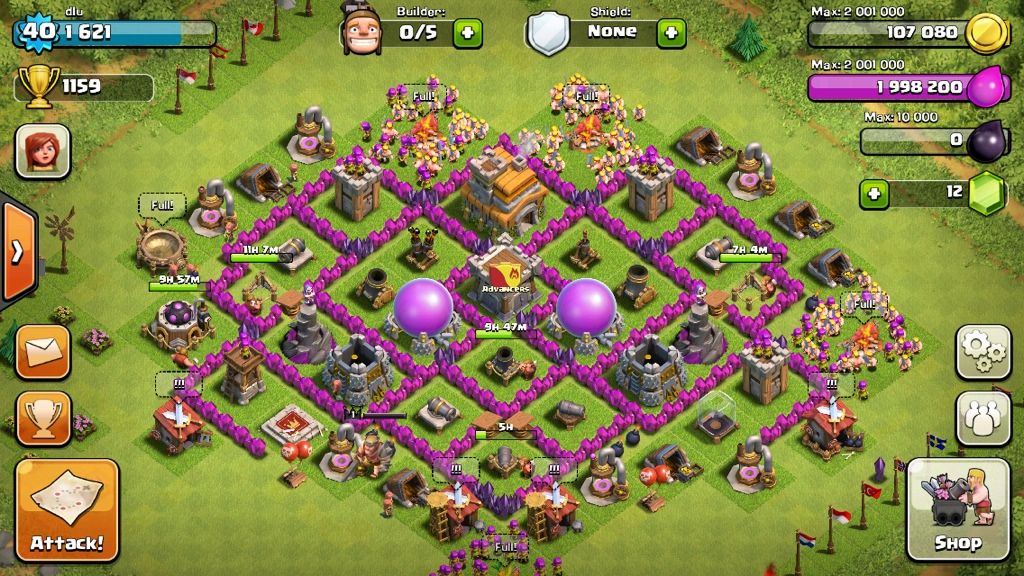The height and width of the screenshot is (576, 1024).
Task: Tap the Attack! button
Action: click(x=66, y=509)
